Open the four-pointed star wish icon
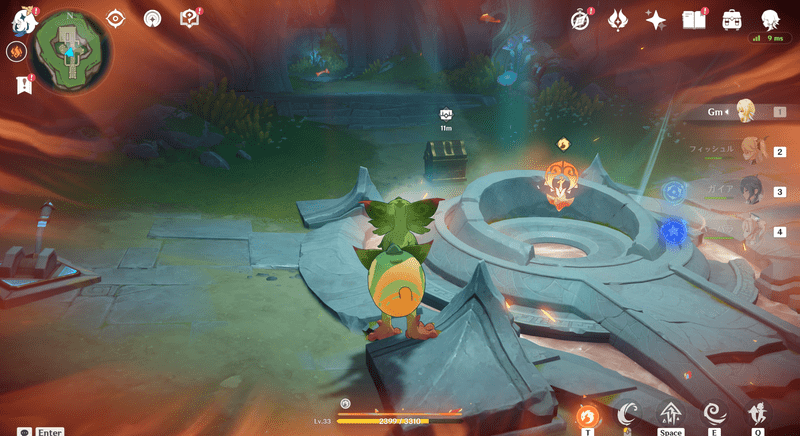 coord(656,19)
